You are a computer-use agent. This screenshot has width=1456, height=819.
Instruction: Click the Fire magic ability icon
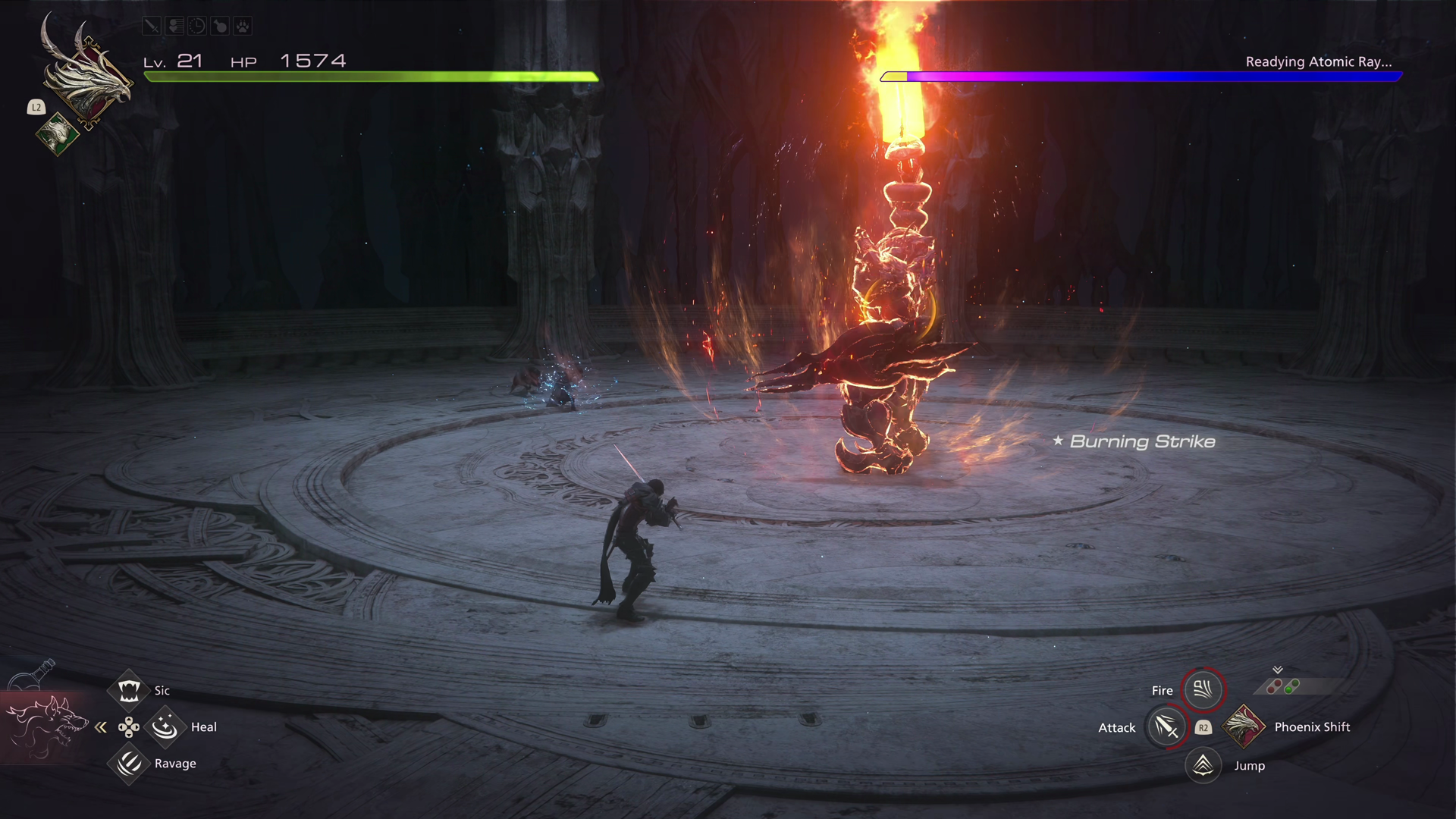click(x=1203, y=689)
